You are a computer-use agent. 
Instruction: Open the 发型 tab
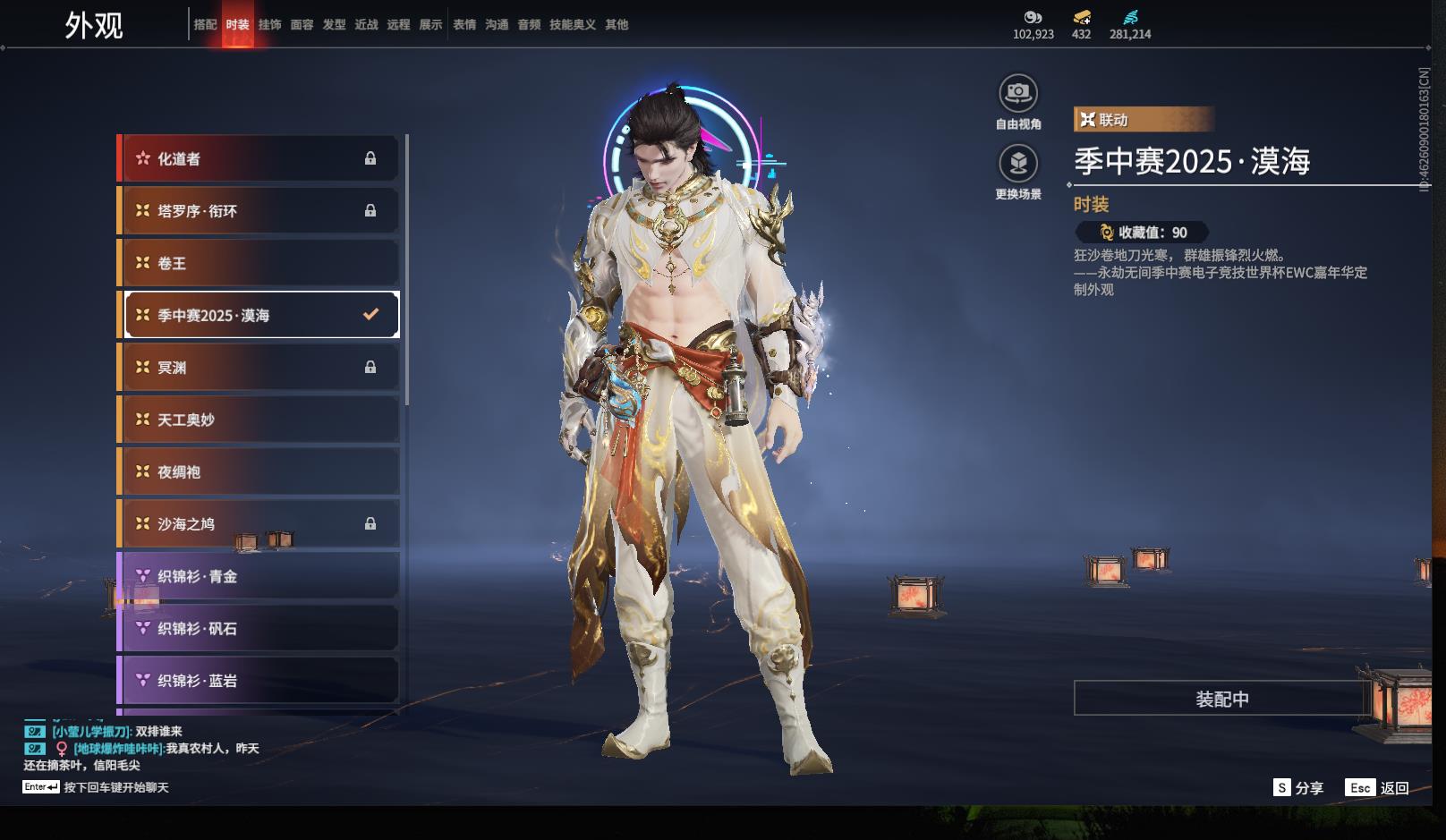click(334, 25)
